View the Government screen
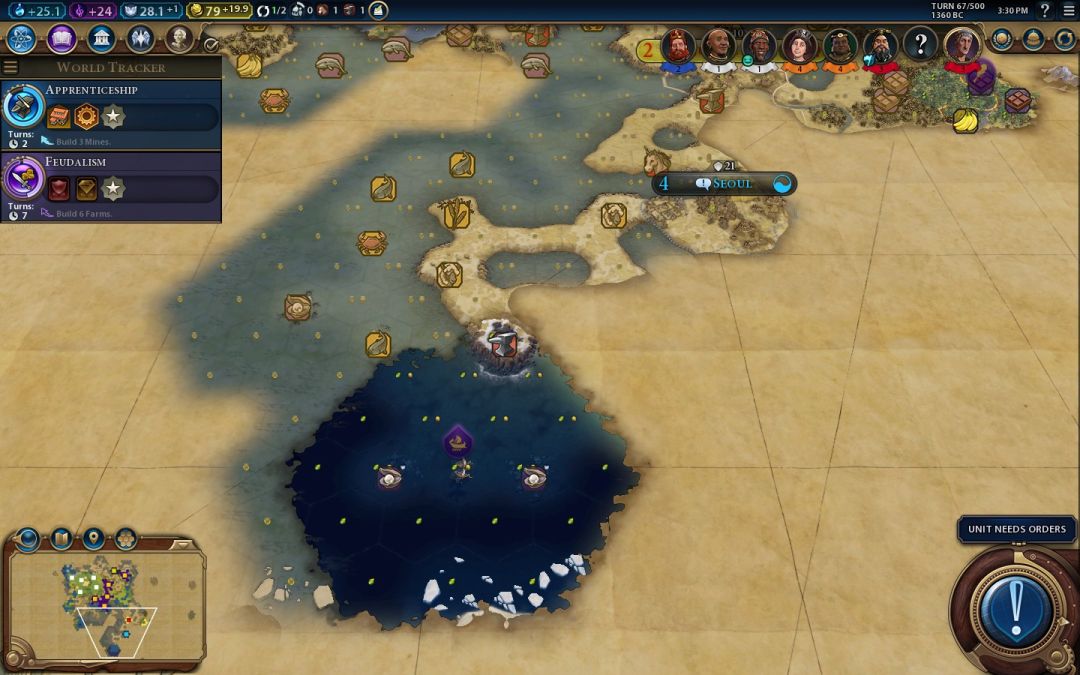The width and height of the screenshot is (1080, 675). [100, 39]
